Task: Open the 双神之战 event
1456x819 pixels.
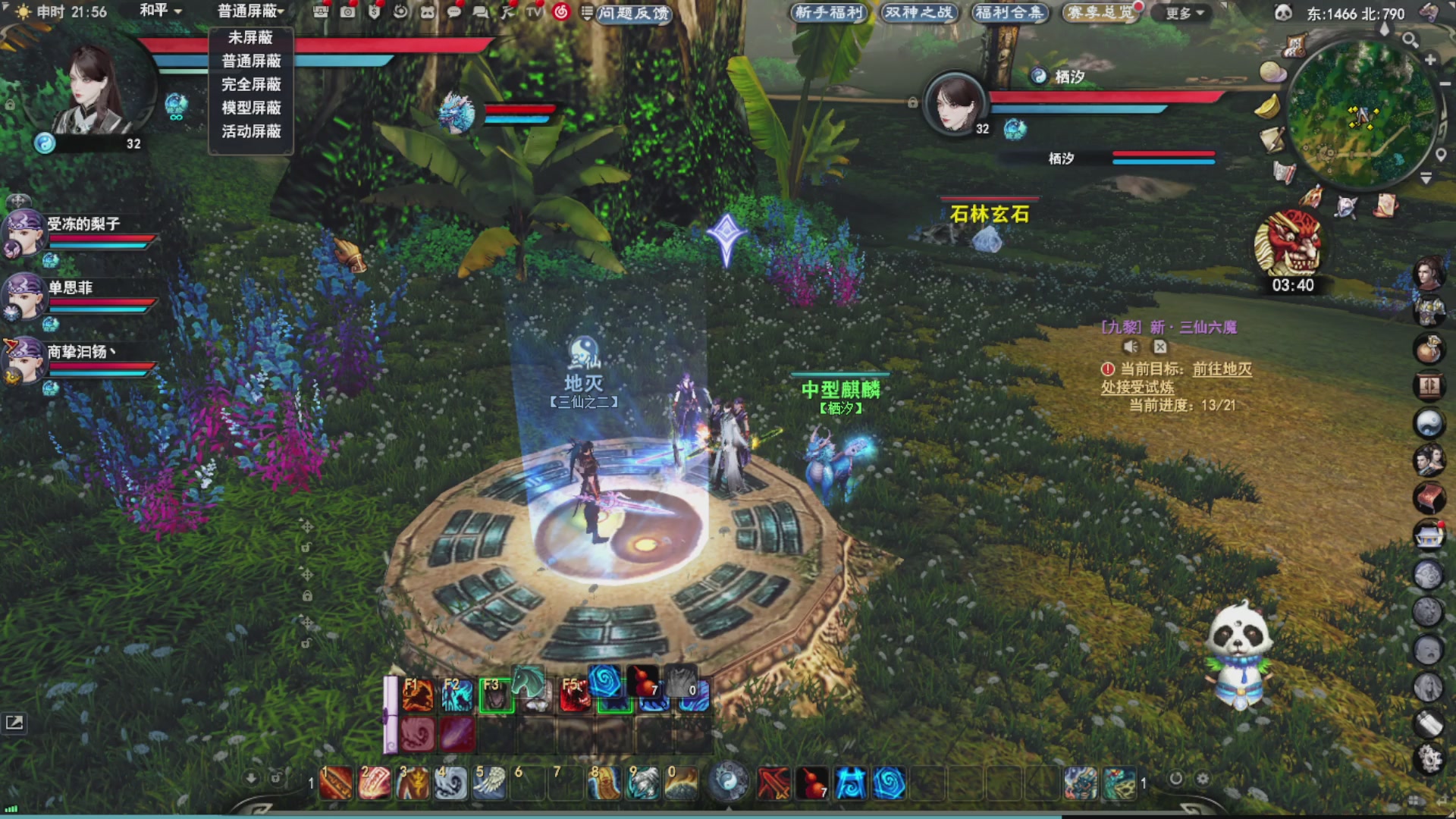Action: tap(918, 12)
